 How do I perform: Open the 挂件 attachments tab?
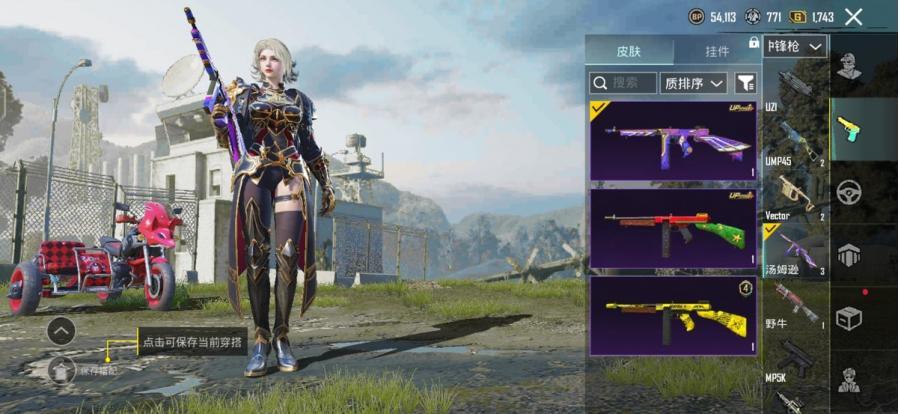pyautogui.click(x=717, y=50)
